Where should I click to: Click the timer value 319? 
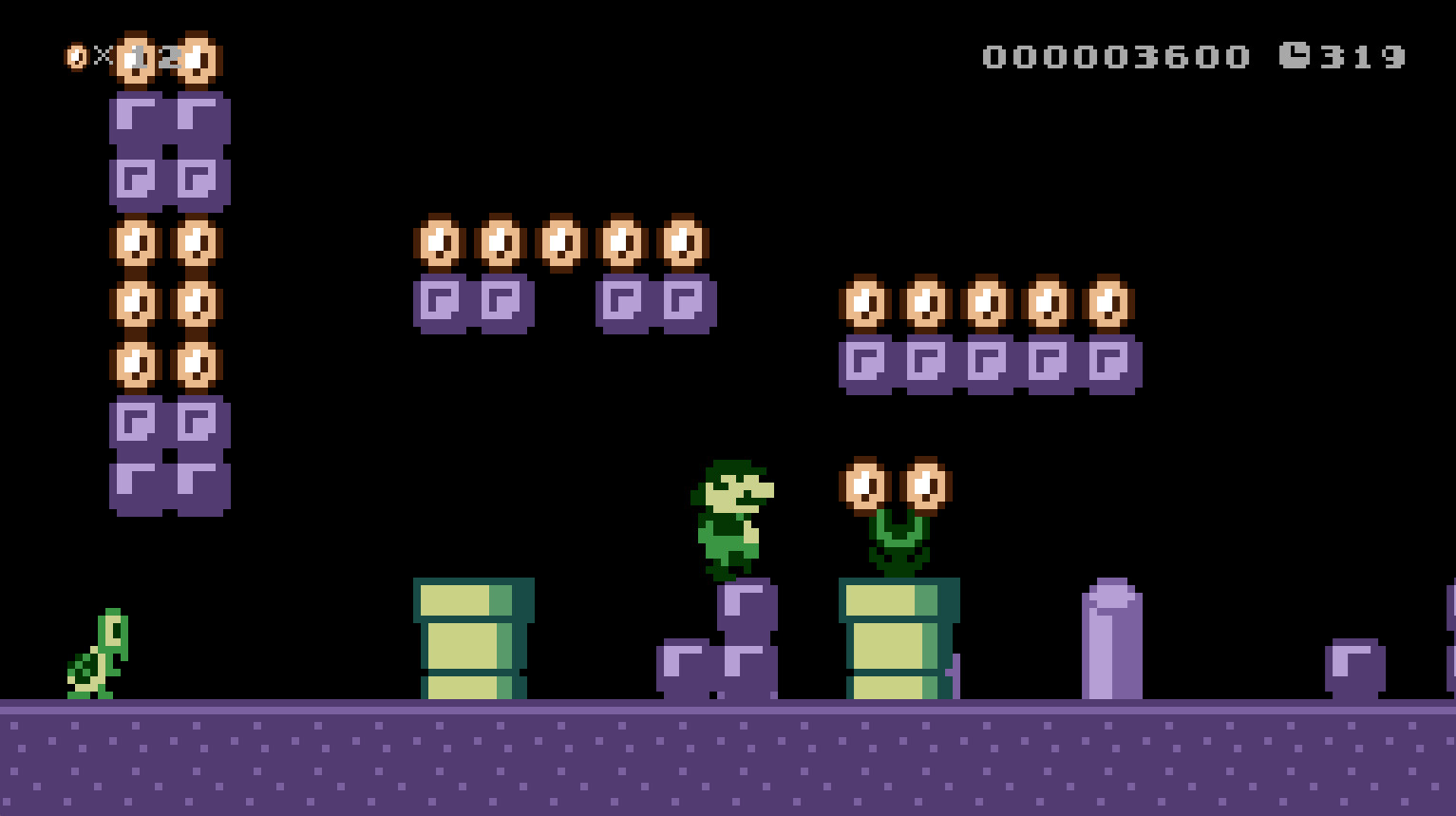[1362, 55]
